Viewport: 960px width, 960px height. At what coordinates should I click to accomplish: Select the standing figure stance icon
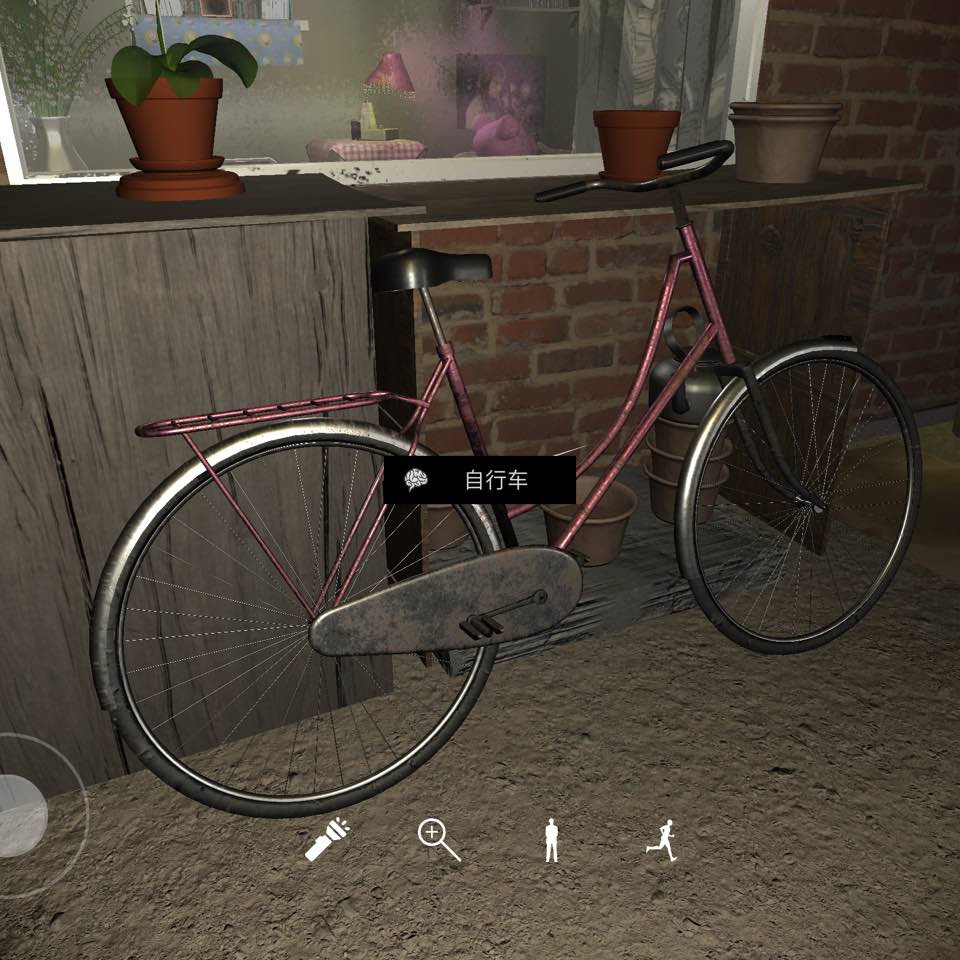[550, 840]
